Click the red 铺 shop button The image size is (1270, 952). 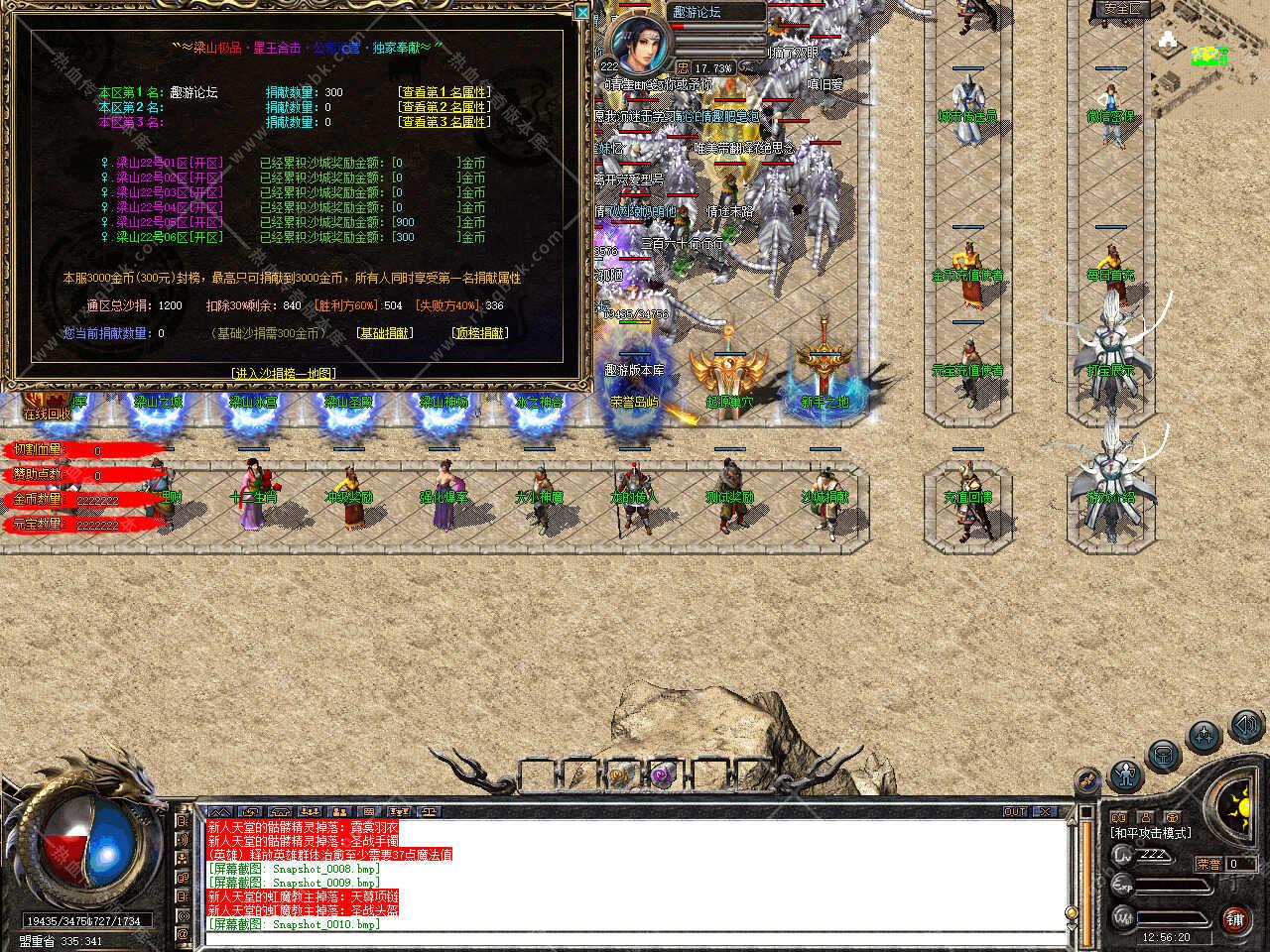[1235, 917]
